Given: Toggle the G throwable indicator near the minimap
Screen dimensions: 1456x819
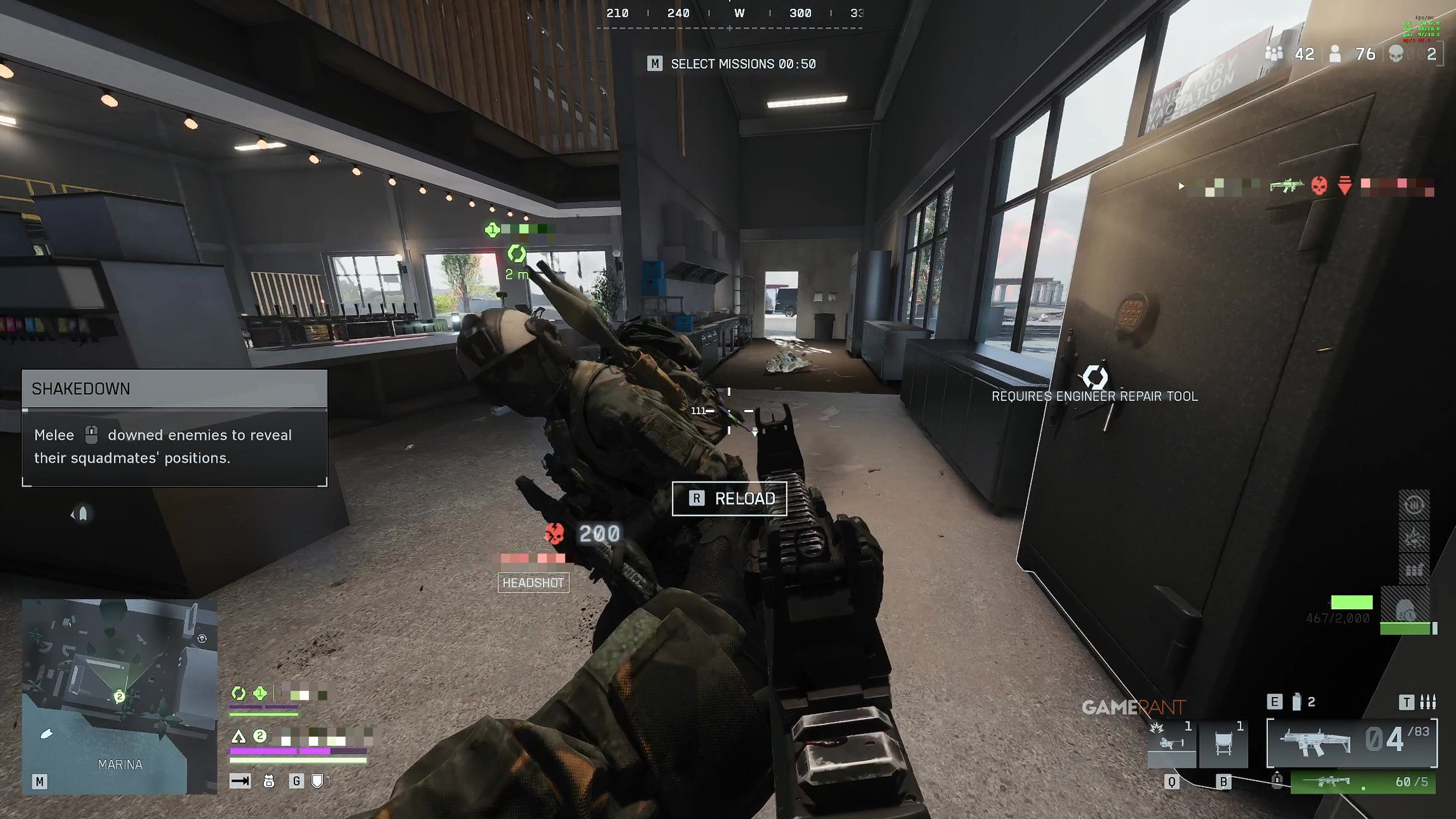Looking at the screenshot, I should pyautogui.click(x=297, y=781).
